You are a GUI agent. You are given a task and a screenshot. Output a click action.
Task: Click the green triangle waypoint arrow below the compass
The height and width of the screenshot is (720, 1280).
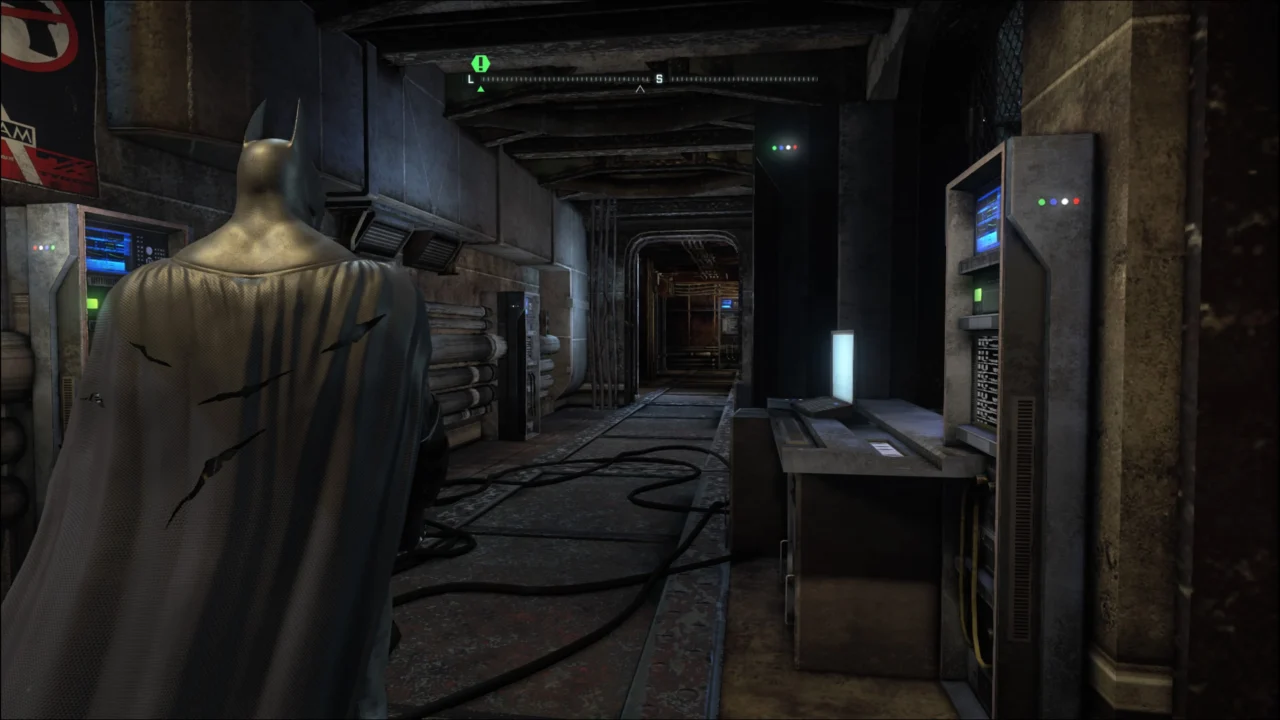[x=480, y=88]
